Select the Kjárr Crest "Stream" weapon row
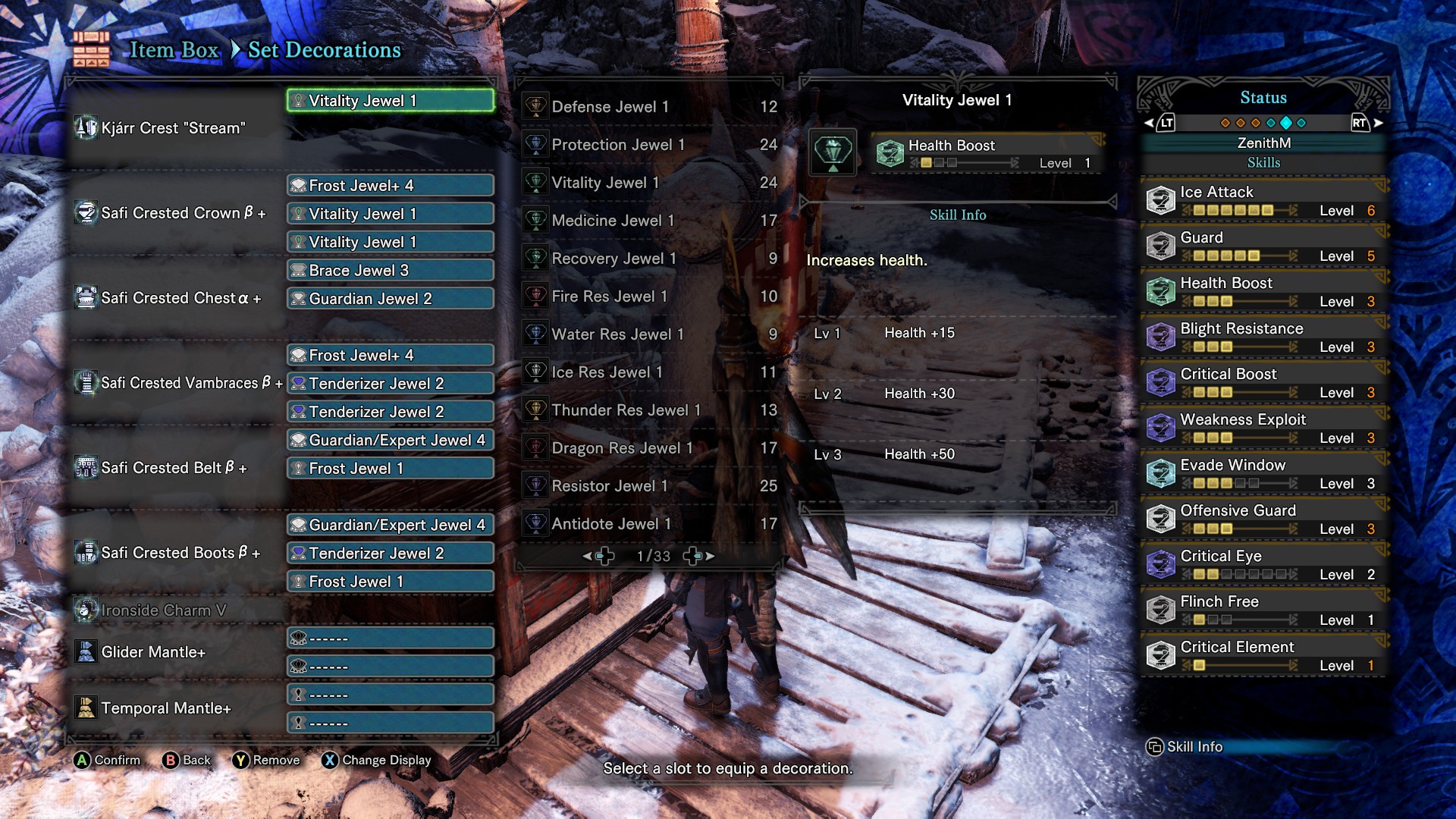The height and width of the screenshot is (819, 1456). tap(174, 128)
